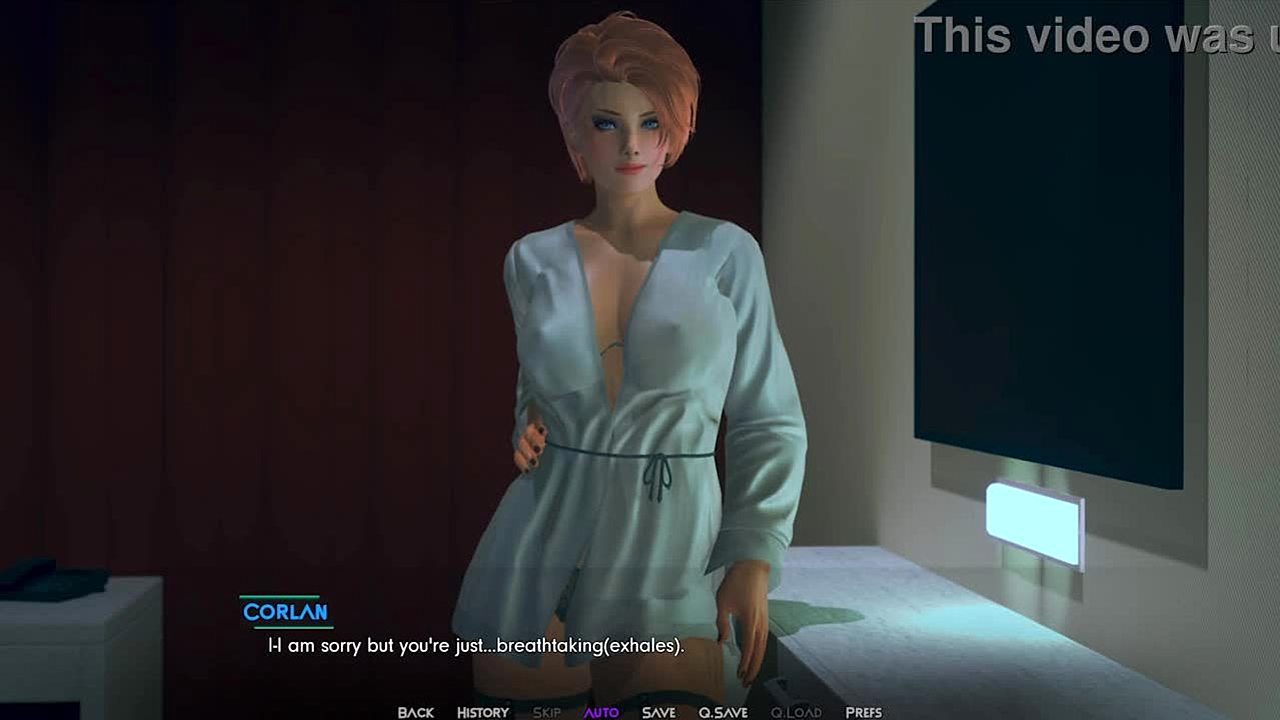Open the History log

point(483,712)
